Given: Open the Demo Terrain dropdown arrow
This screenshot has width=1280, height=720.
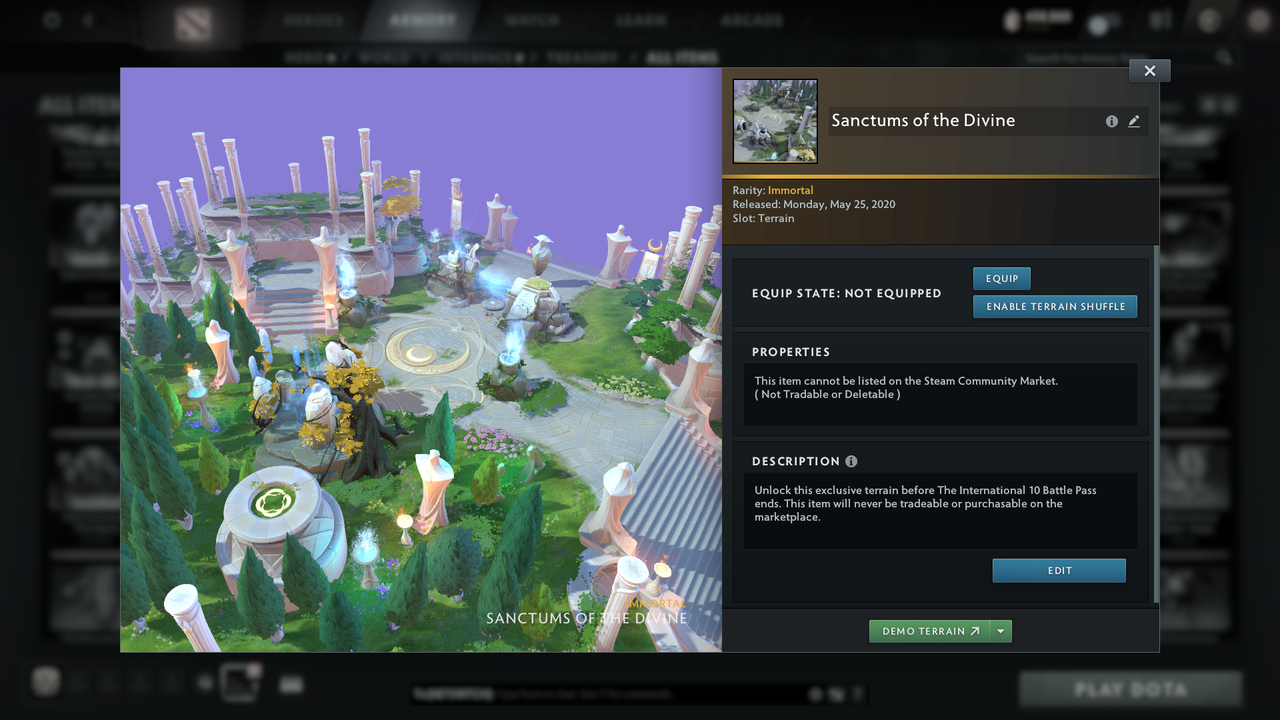Looking at the screenshot, I should [x=1000, y=631].
